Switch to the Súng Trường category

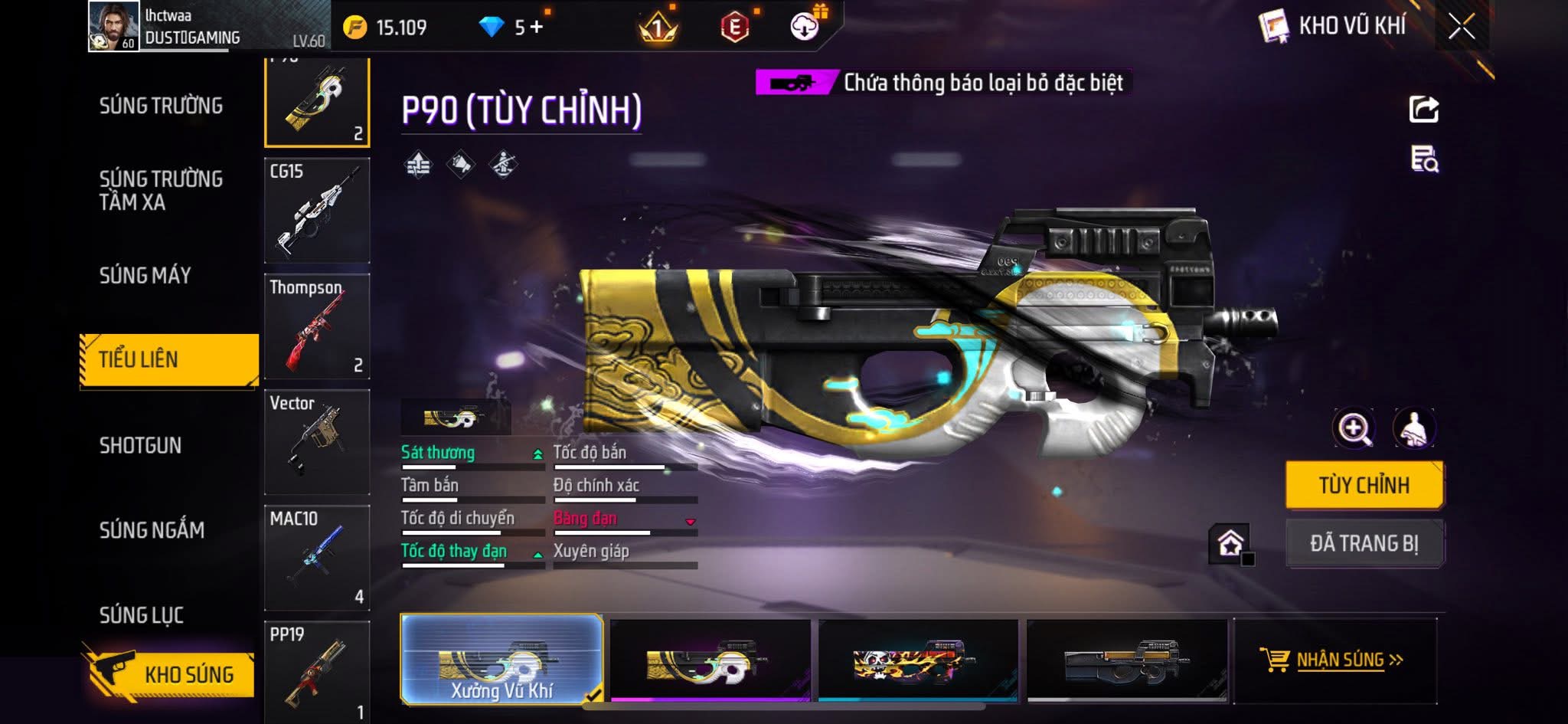(161, 106)
